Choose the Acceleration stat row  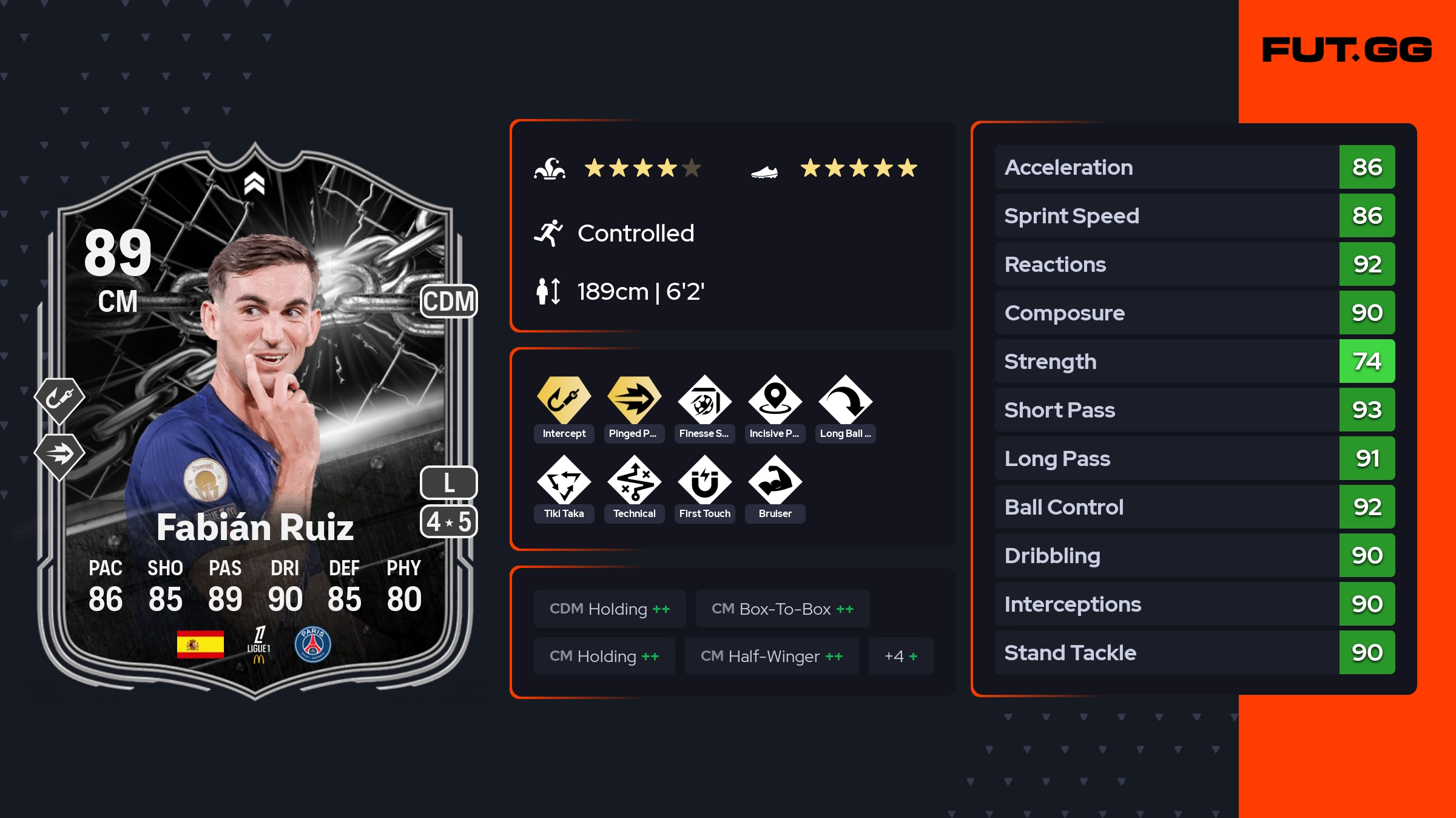[1194, 167]
